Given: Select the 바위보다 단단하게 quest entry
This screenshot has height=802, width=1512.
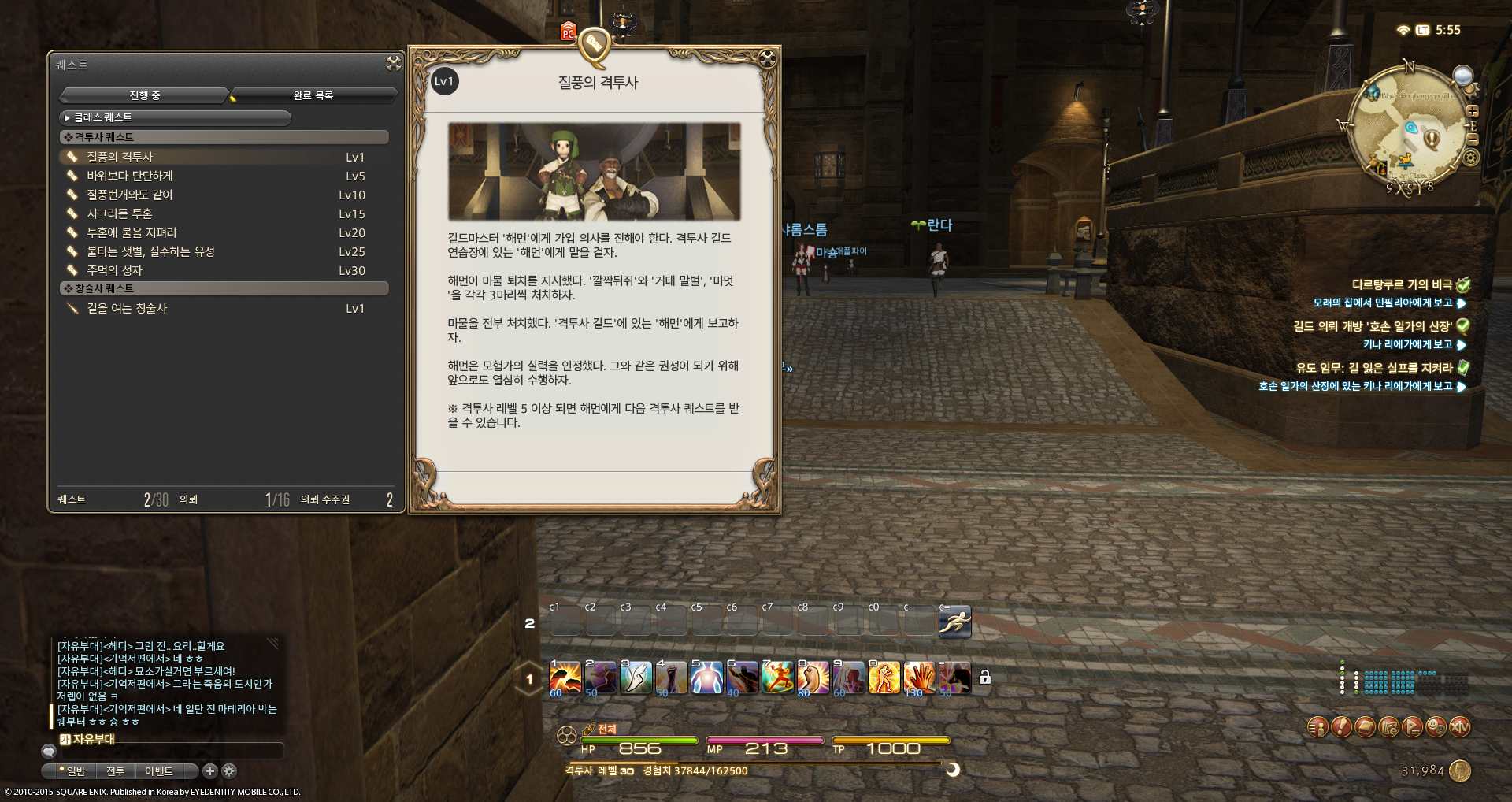Looking at the screenshot, I should tap(130, 176).
